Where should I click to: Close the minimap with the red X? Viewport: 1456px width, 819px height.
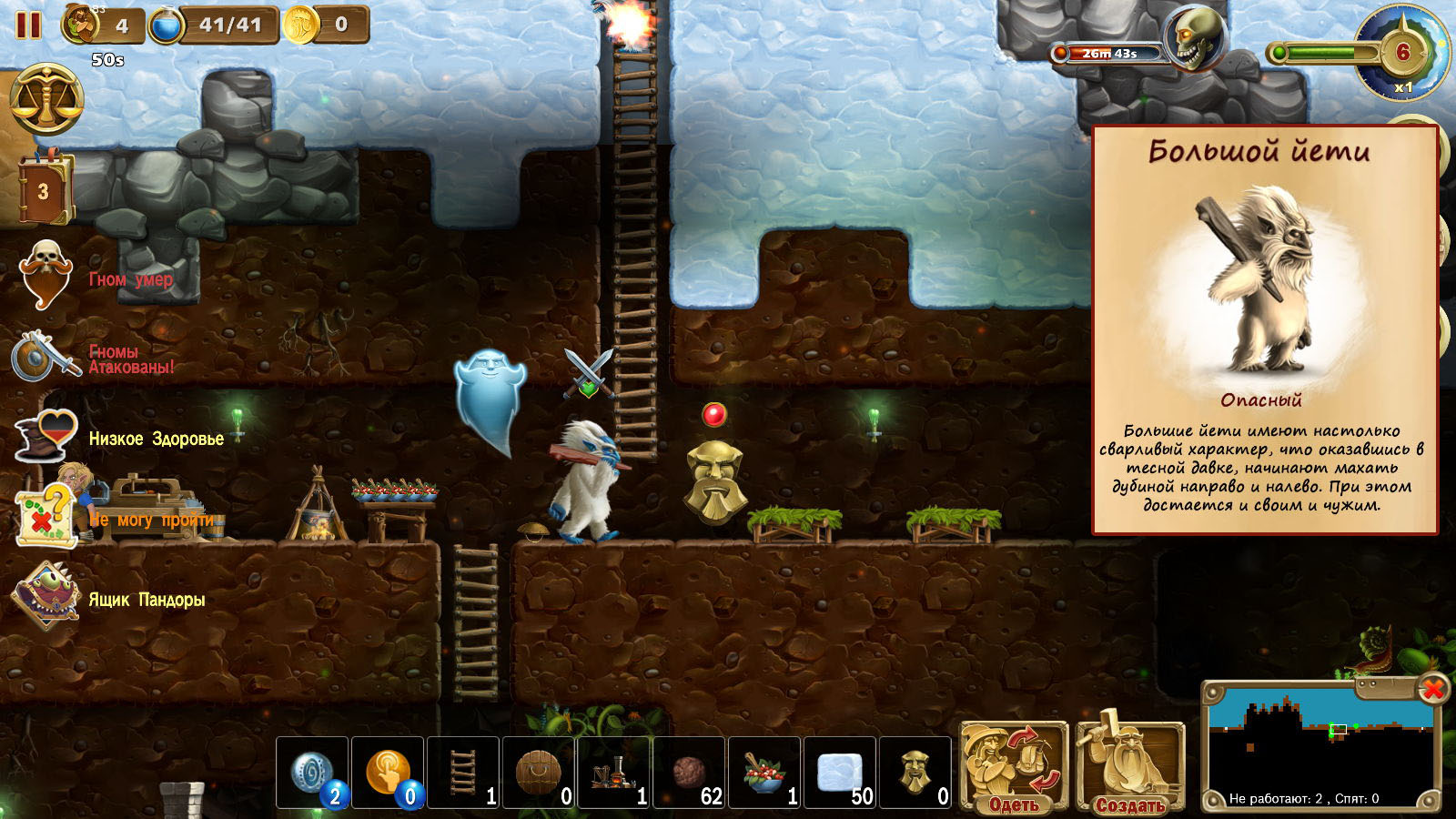[1432, 689]
